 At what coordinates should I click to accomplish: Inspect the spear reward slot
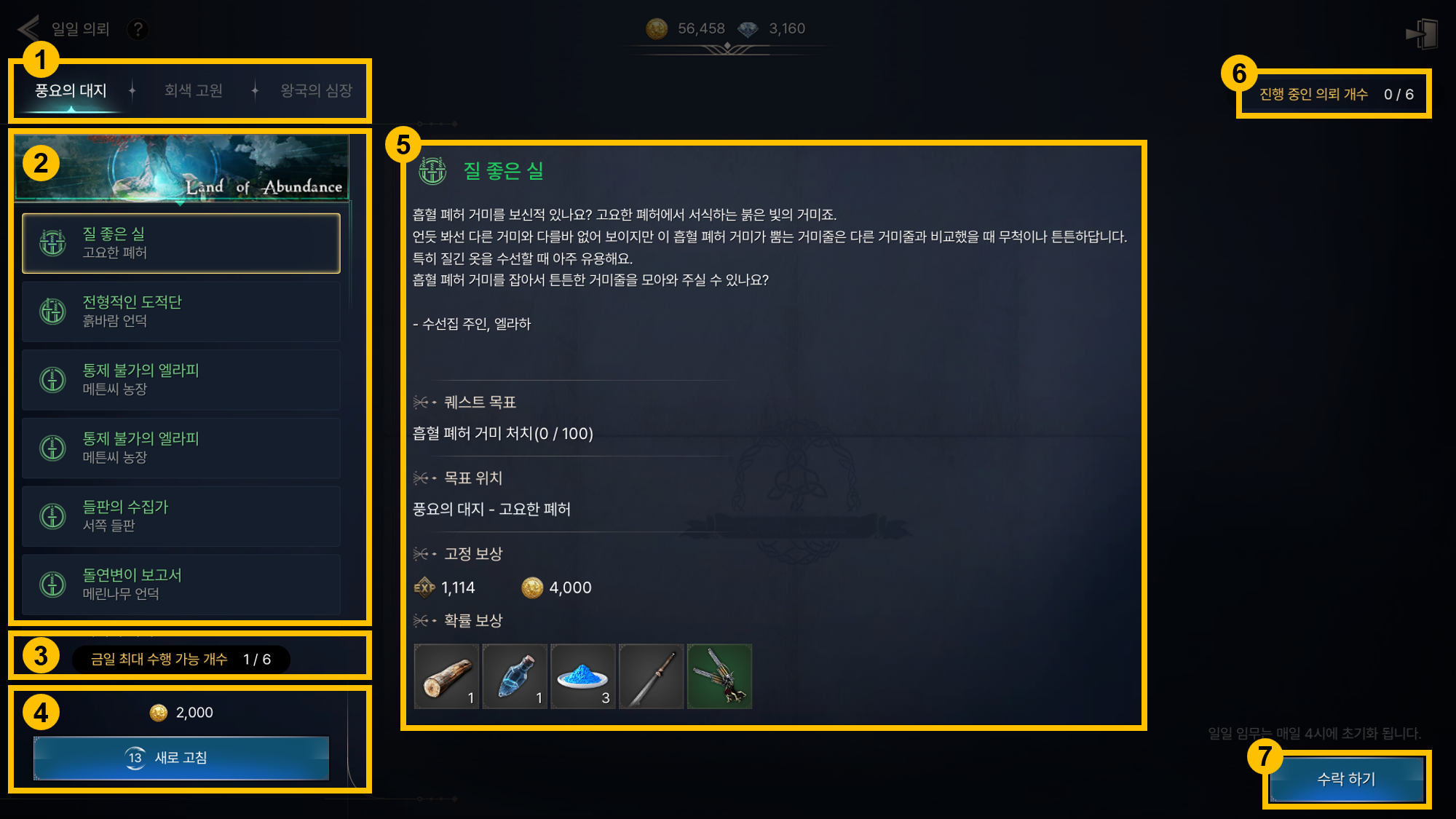pos(652,676)
